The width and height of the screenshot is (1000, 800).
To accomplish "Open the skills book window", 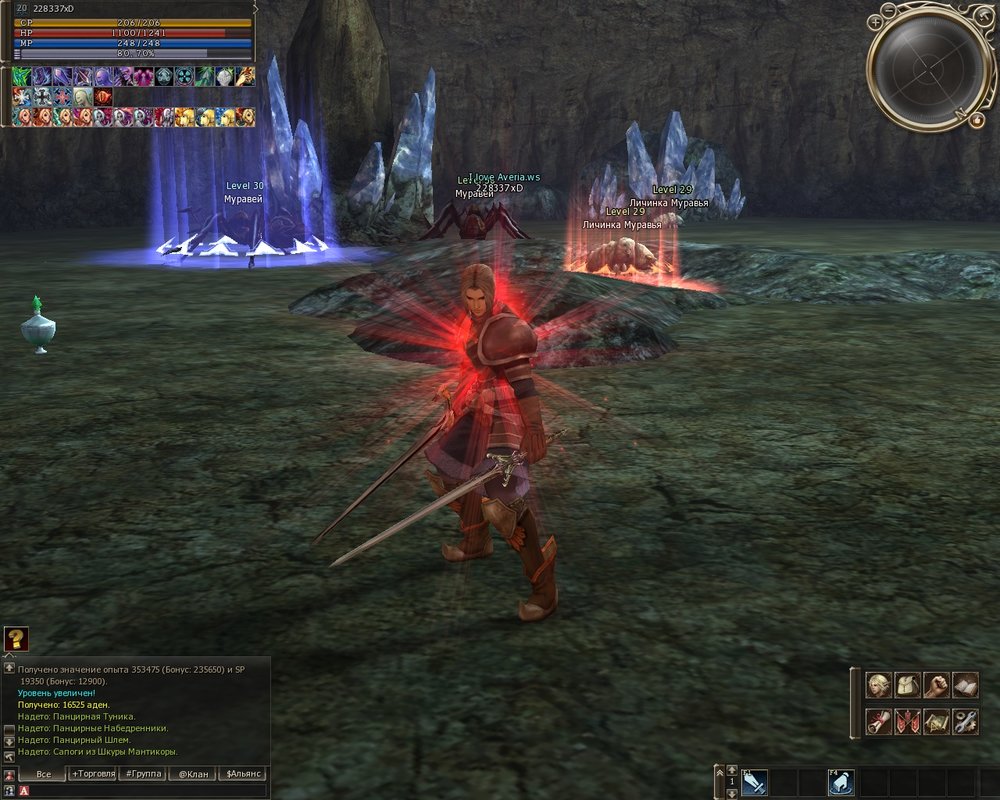I will tap(965, 685).
